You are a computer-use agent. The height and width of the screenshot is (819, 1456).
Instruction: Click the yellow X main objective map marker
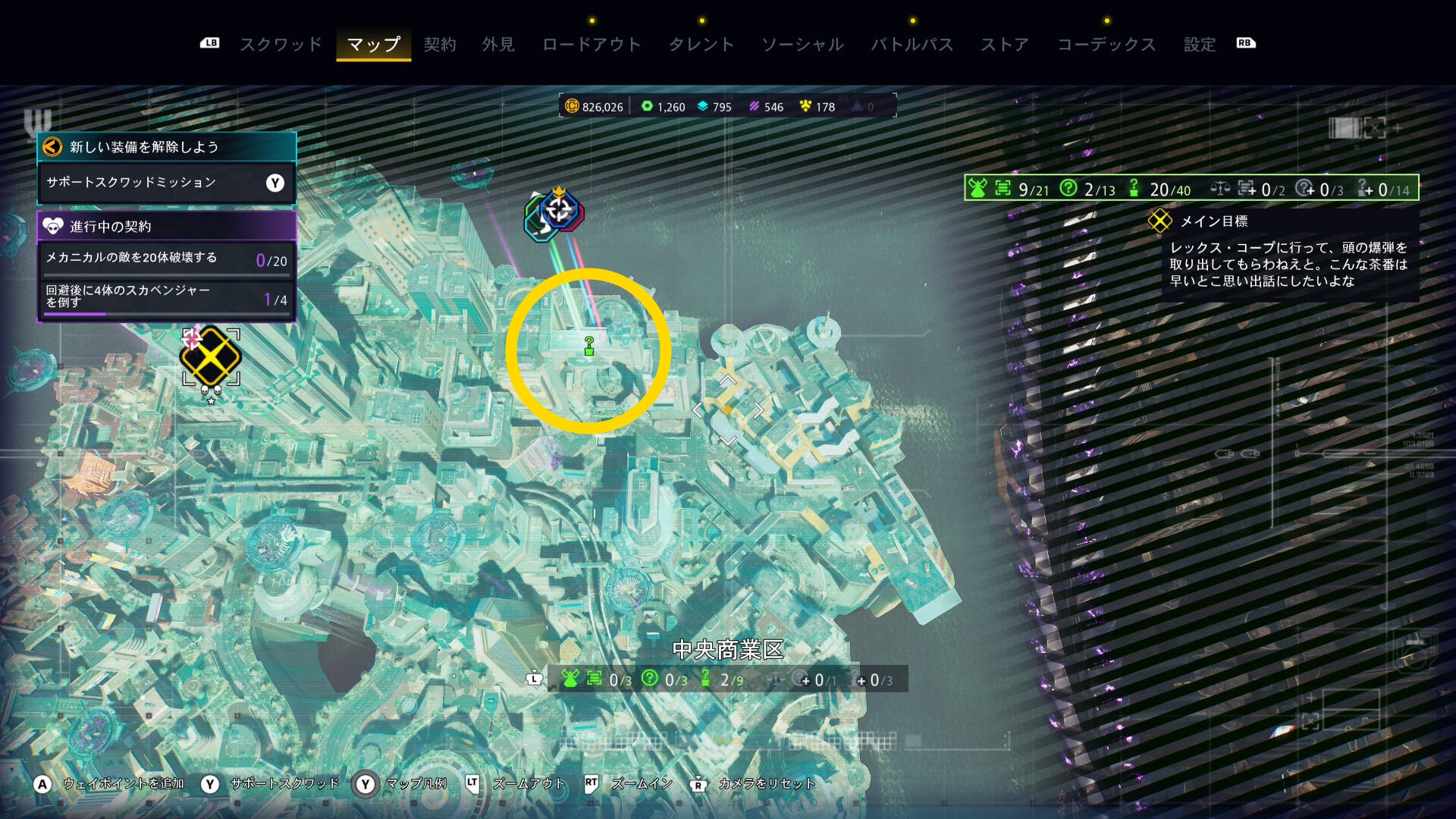click(210, 356)
